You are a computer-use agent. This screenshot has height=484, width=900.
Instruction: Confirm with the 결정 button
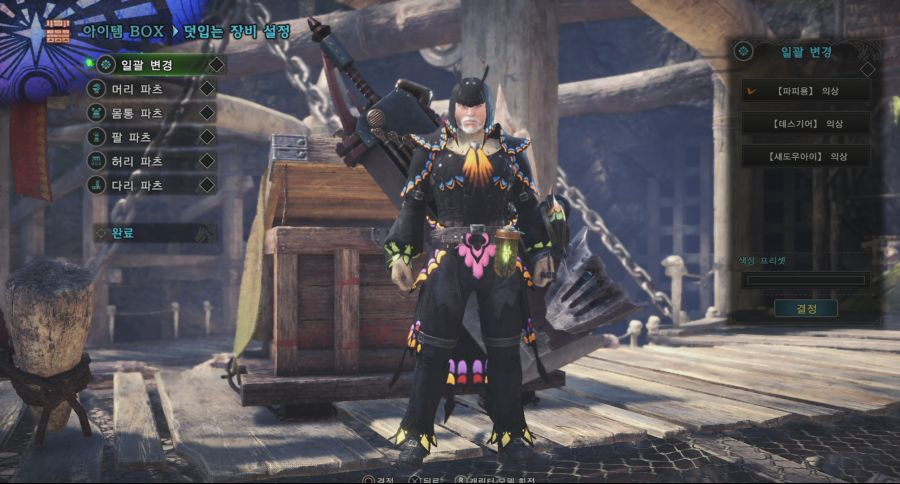(805, 308)
